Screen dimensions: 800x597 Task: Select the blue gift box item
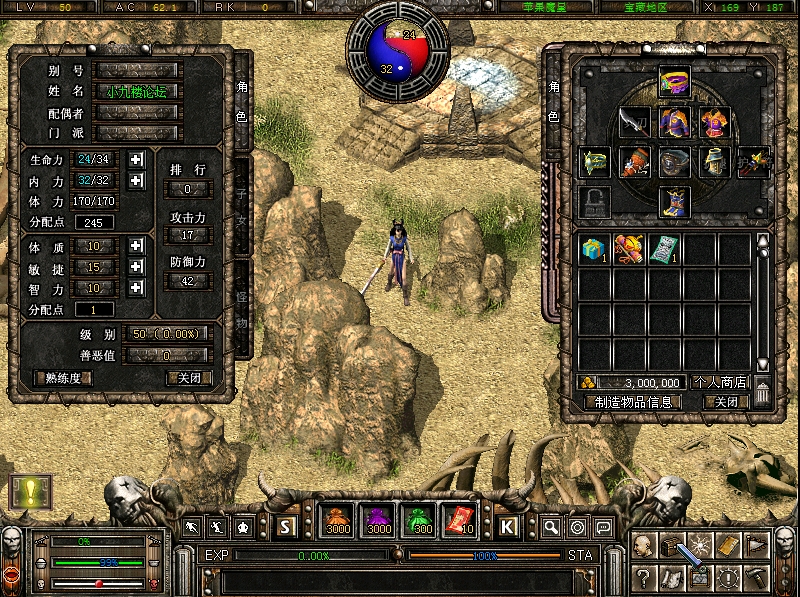click(x=595, y=249)
